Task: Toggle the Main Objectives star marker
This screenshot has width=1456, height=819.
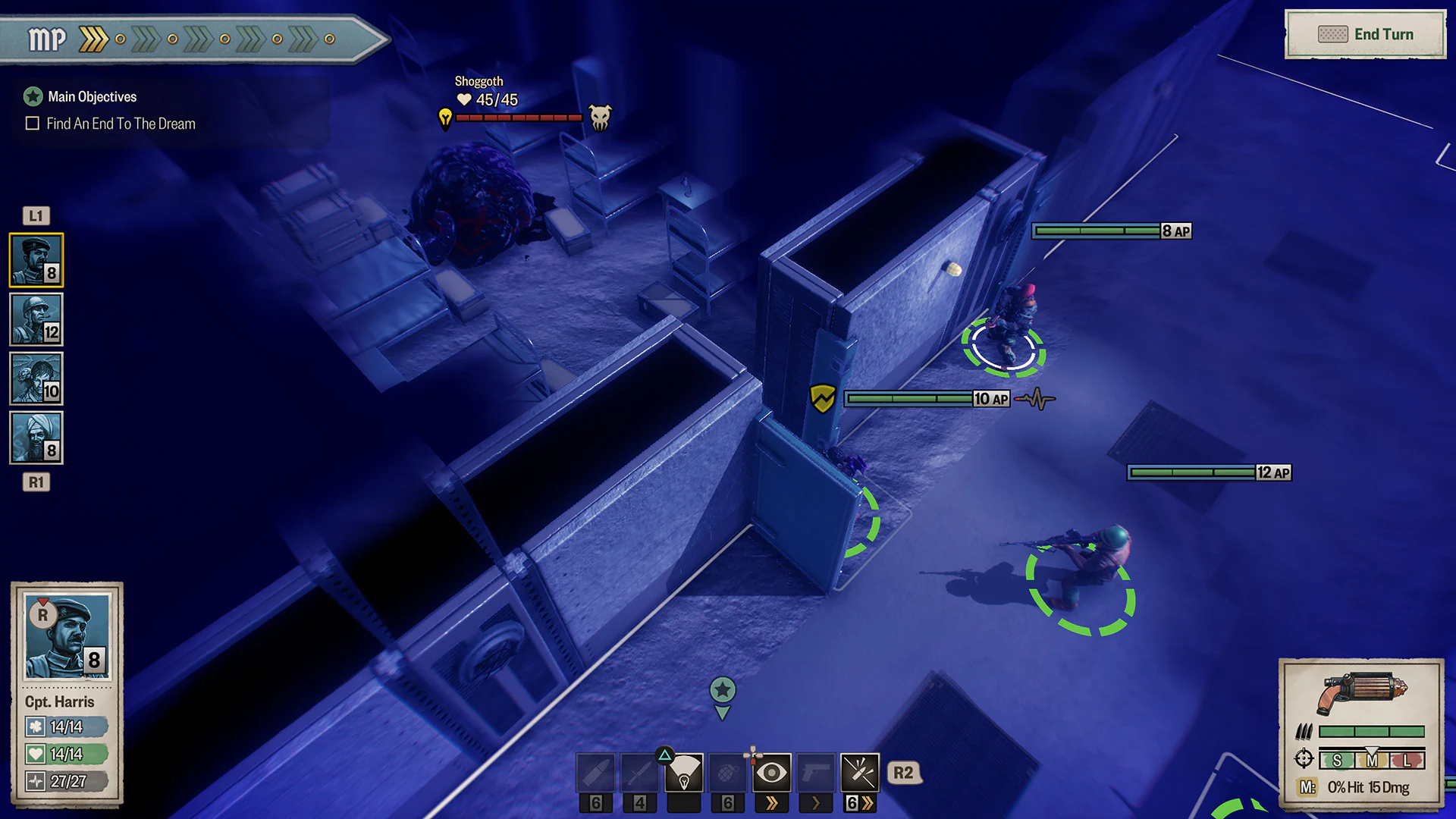Action: (x=32, y=96)
